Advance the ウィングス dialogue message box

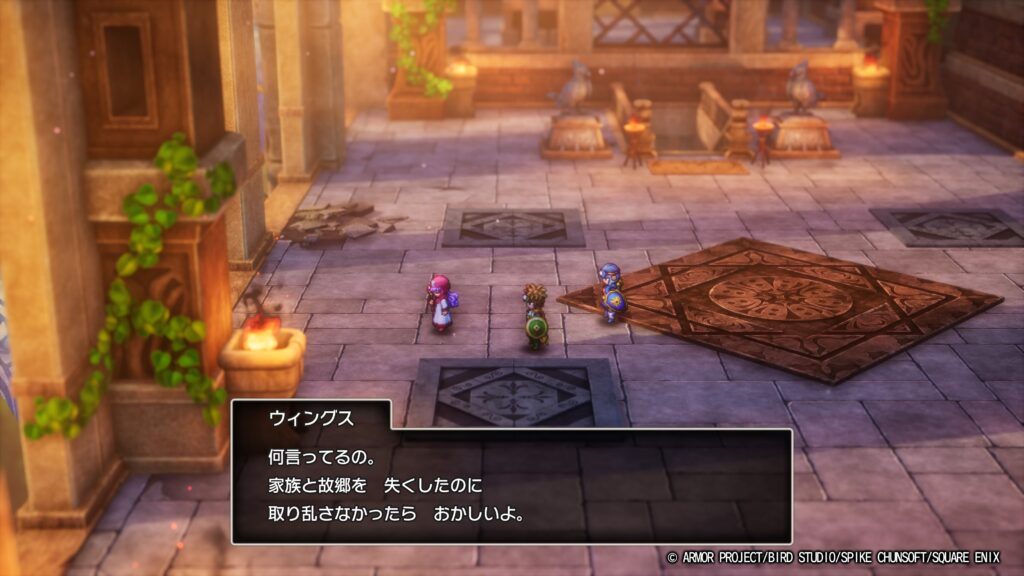(x=511, y=486)
